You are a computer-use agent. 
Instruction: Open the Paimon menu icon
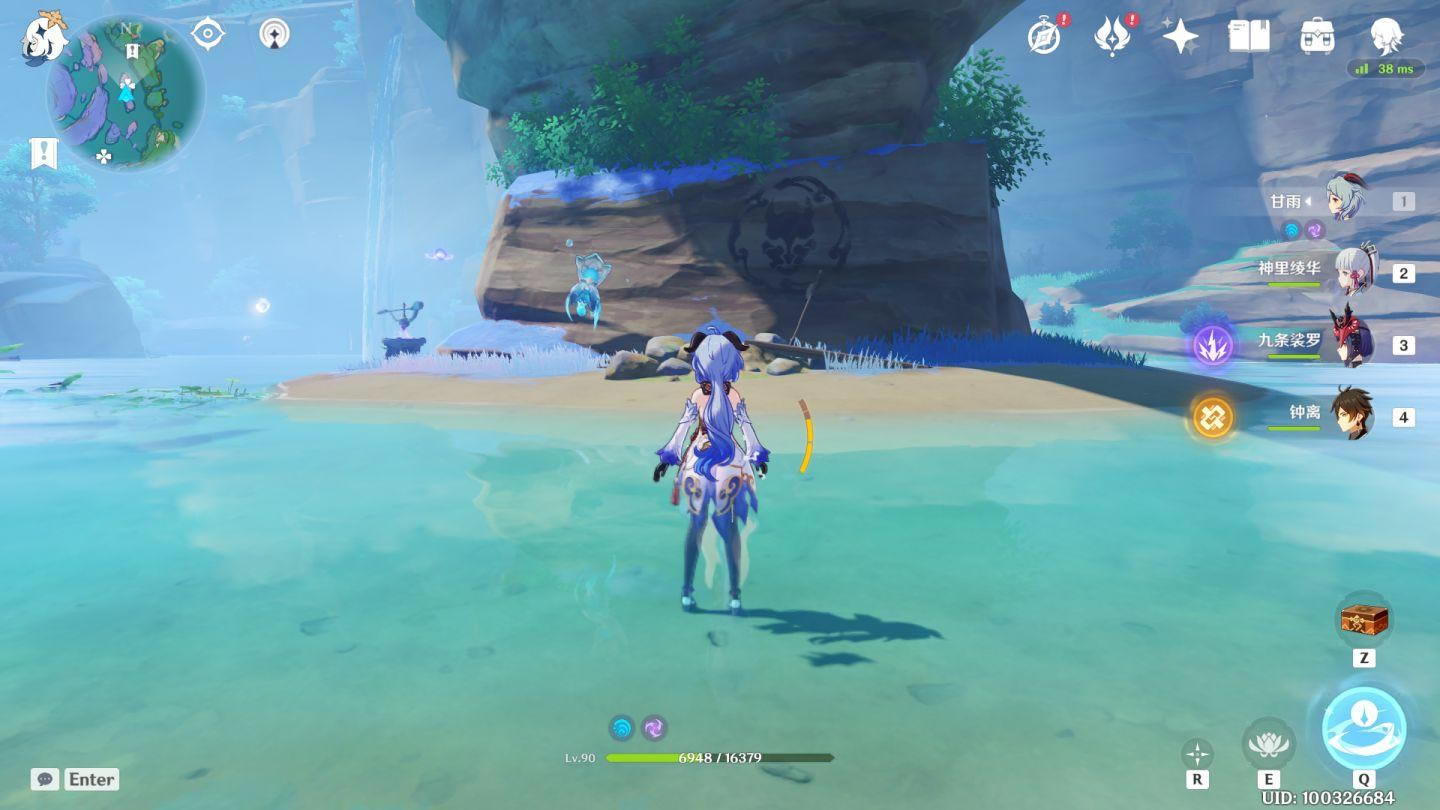44,38
